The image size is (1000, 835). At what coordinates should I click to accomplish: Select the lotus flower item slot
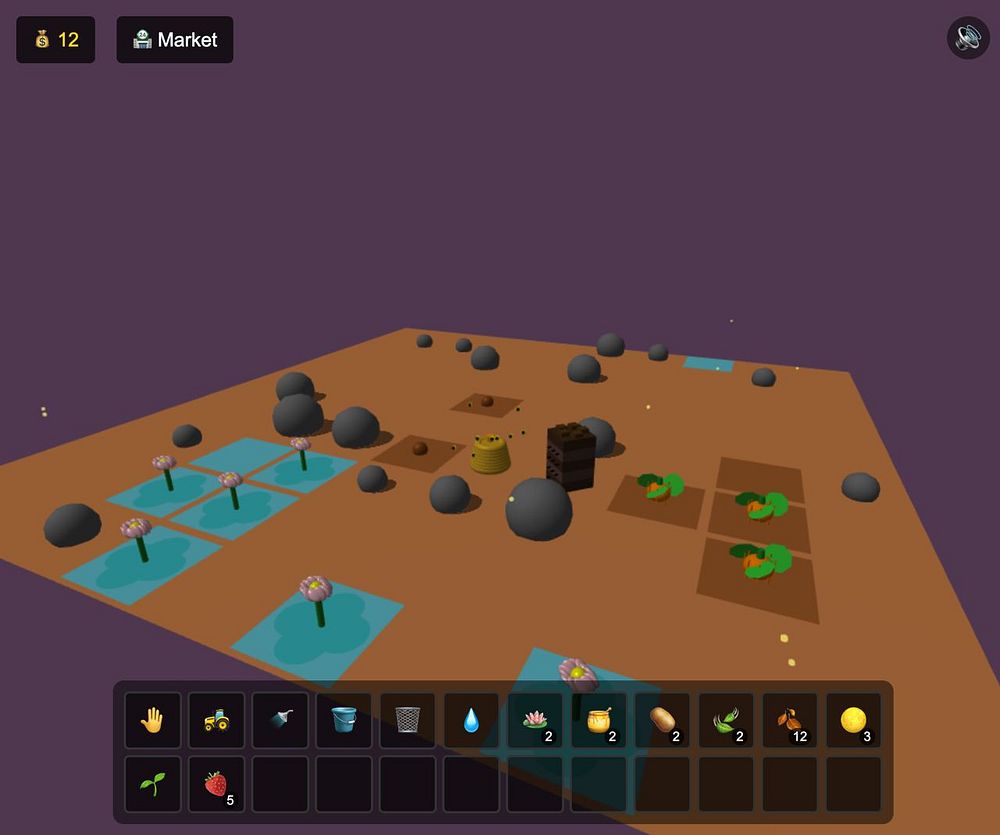pyautogui.click(x=535, y=720)
